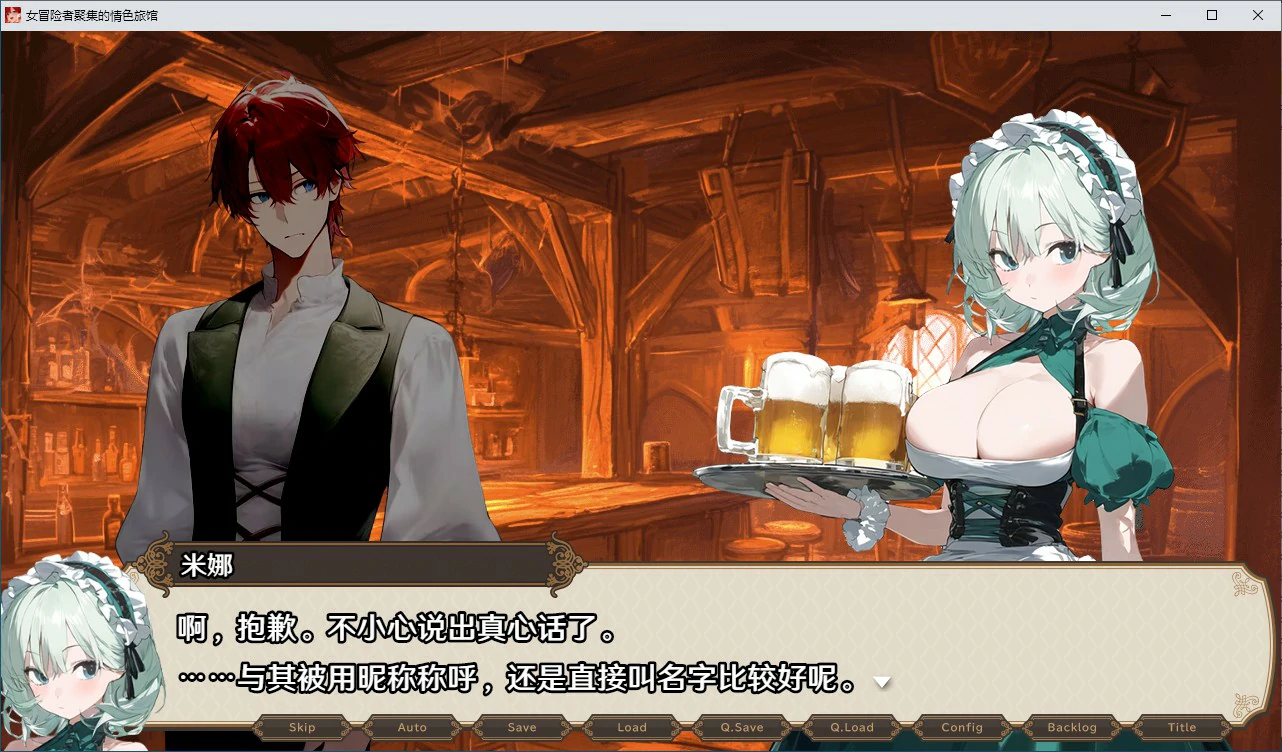Open the Save screen

(x=521, y=727)
